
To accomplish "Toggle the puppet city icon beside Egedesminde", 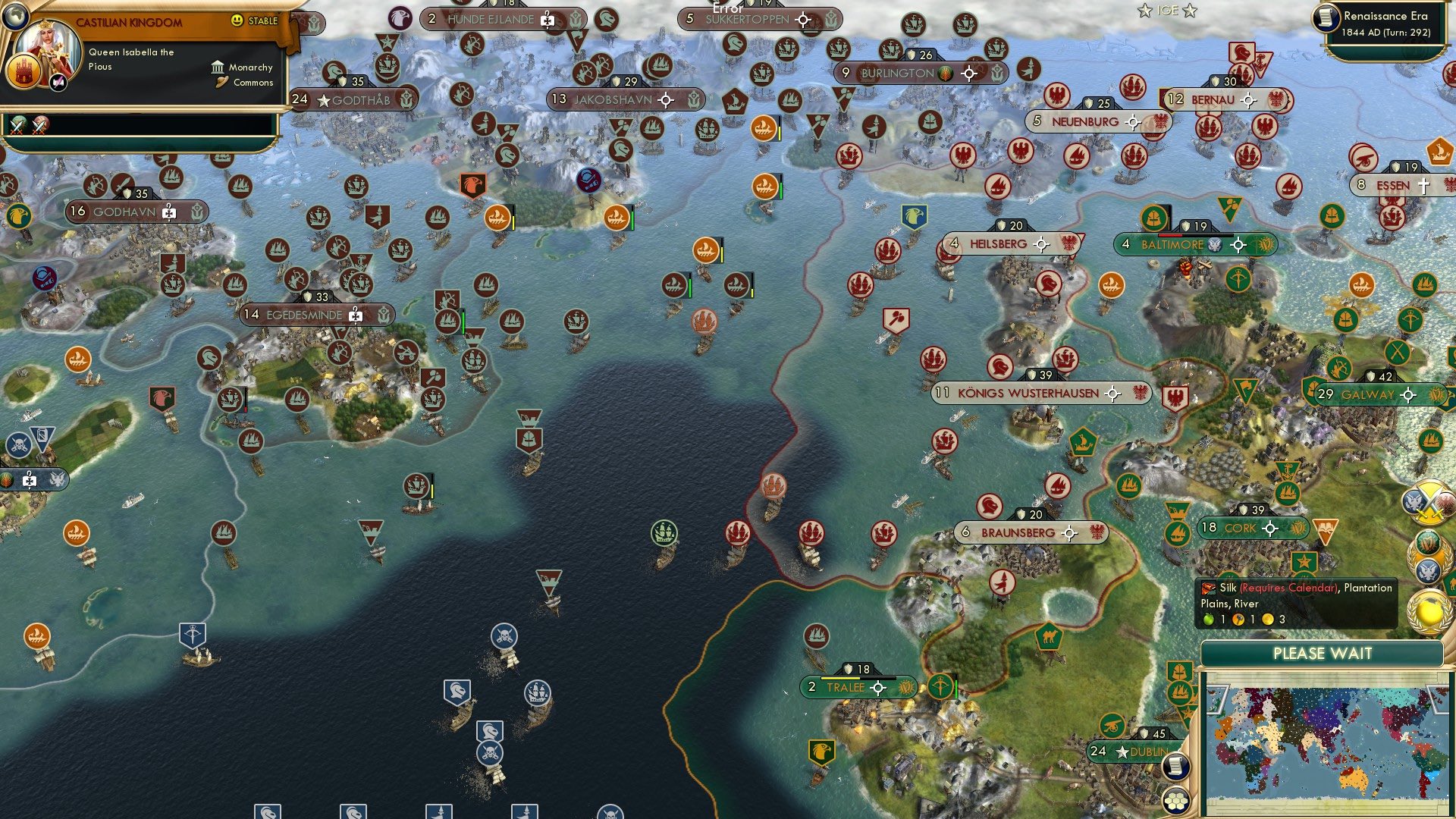I will (x=357, y=315).
